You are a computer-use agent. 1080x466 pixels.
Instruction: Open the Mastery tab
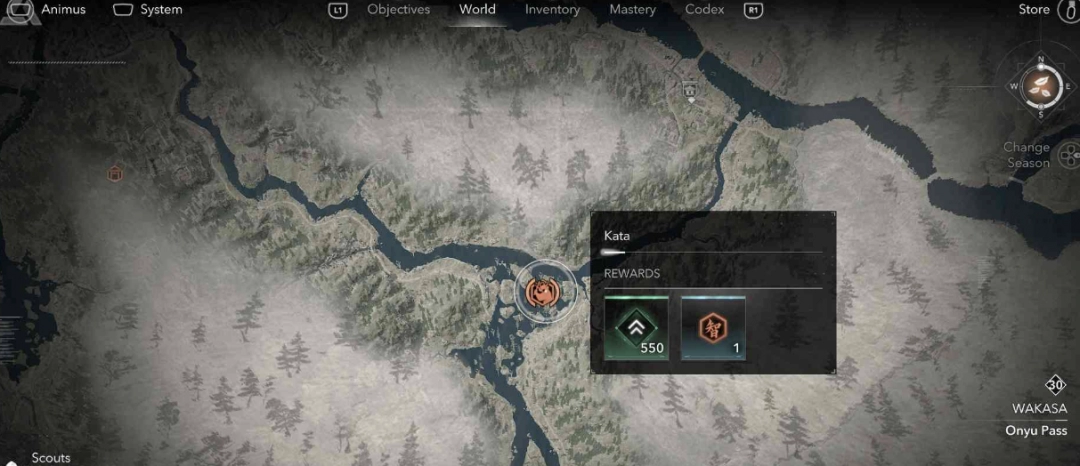[632, 10]
